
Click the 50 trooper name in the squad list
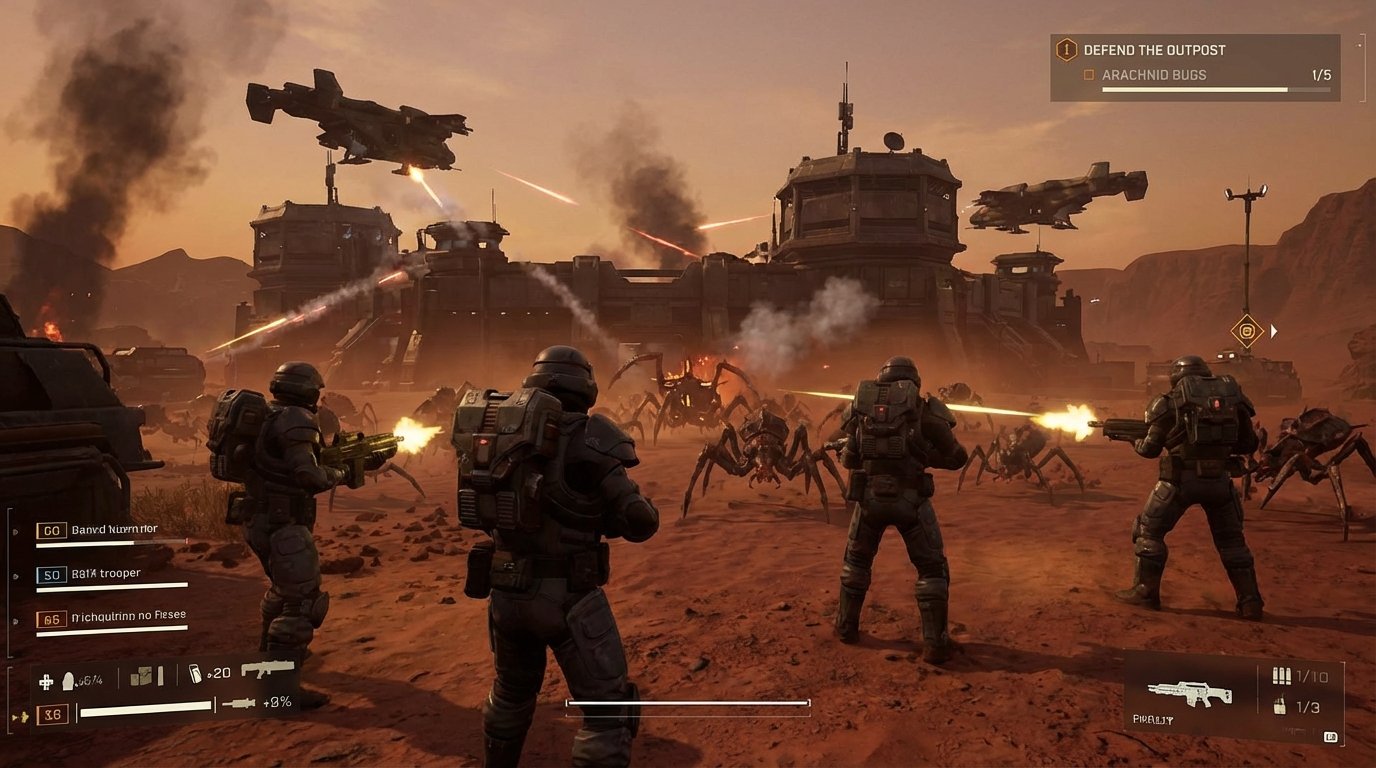click(x=107, y=573)
